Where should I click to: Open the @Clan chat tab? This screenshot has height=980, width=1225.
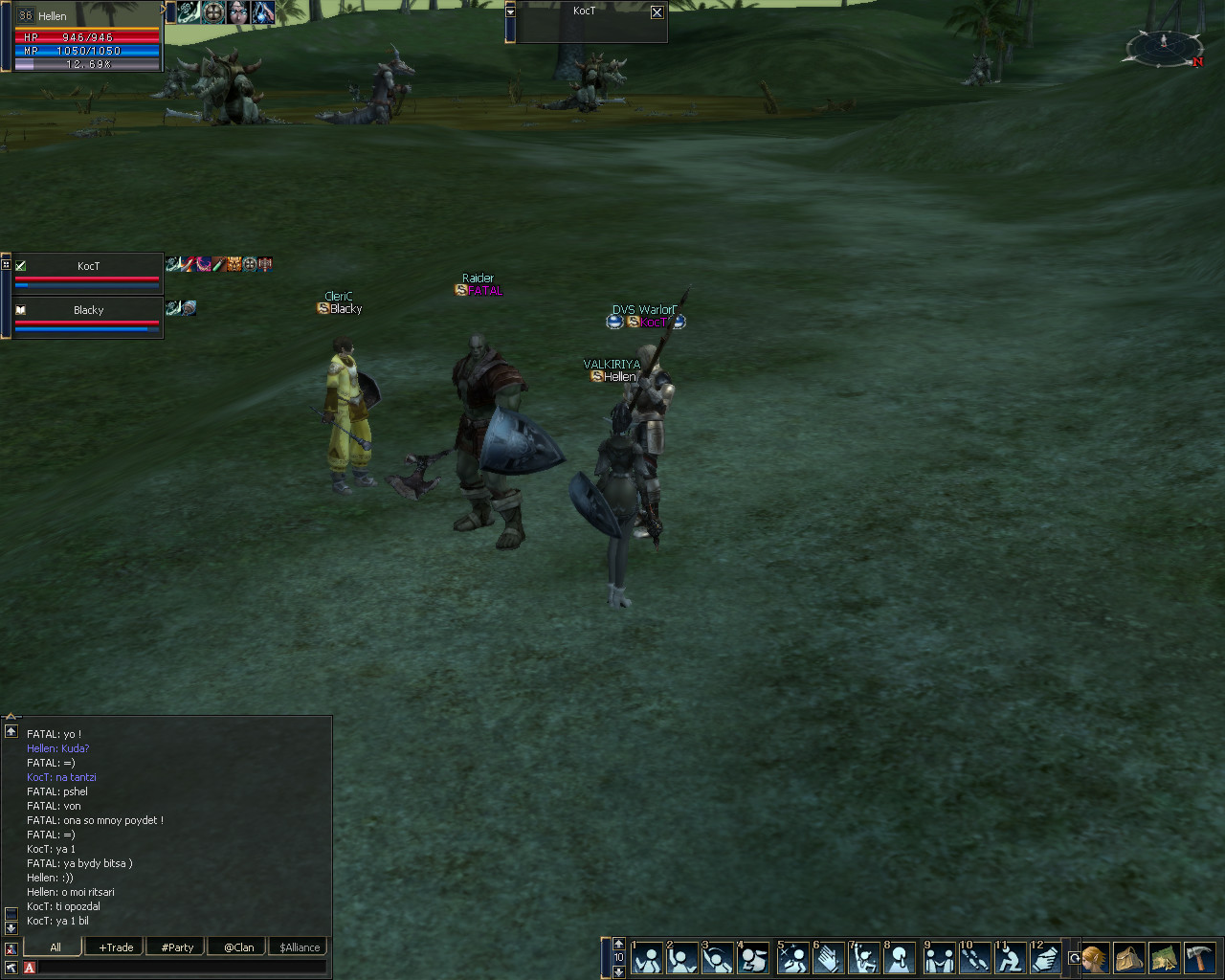(238, 947)
